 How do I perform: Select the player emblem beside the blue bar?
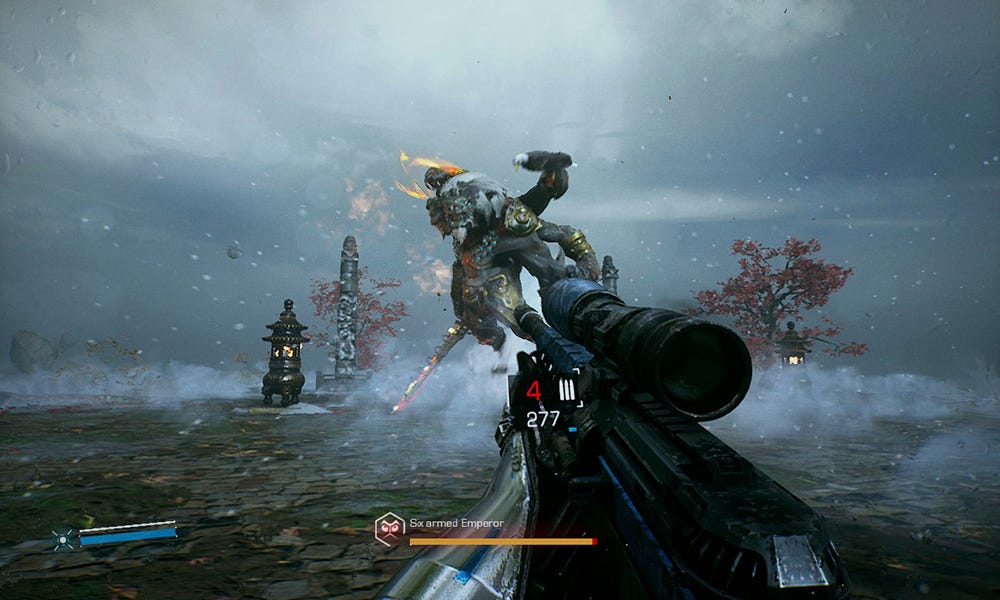63,537
